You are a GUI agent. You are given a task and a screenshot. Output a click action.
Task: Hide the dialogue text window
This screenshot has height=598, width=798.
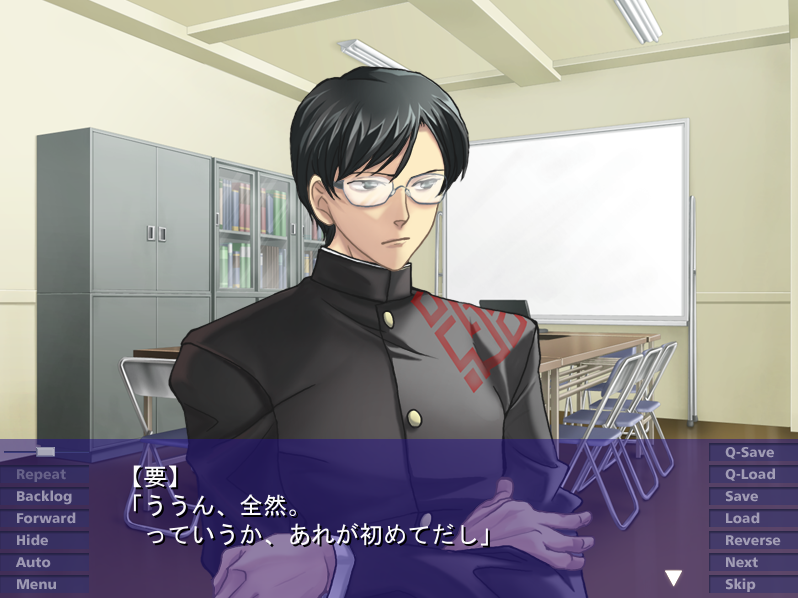tap(32, 541)
